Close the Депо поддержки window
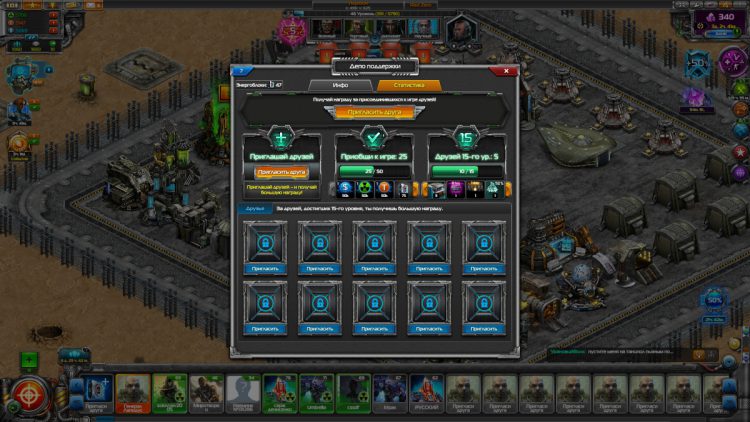750x422 pixels. click(507, 71)
